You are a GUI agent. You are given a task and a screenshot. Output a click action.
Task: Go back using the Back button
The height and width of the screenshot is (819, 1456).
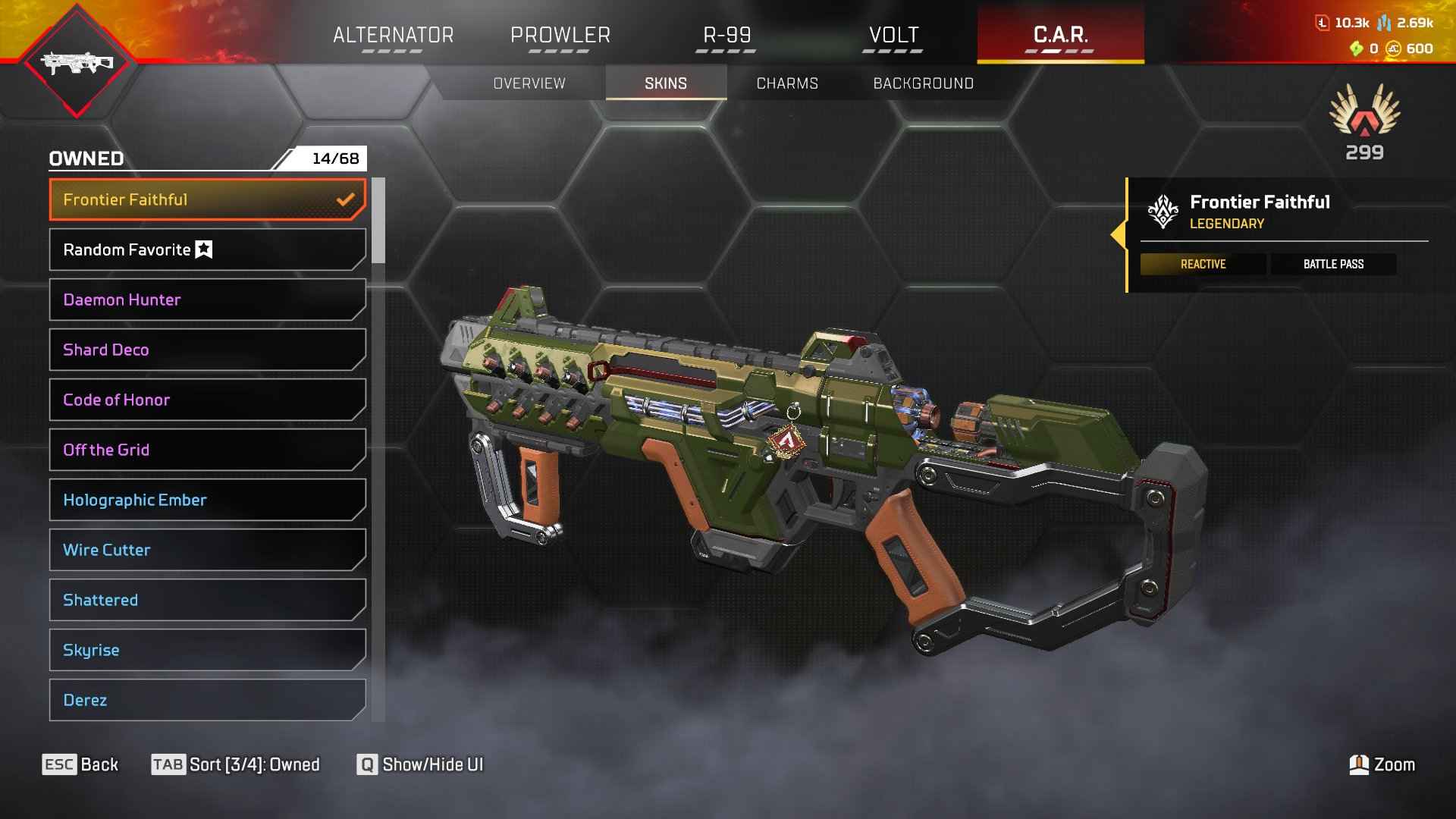80,764
